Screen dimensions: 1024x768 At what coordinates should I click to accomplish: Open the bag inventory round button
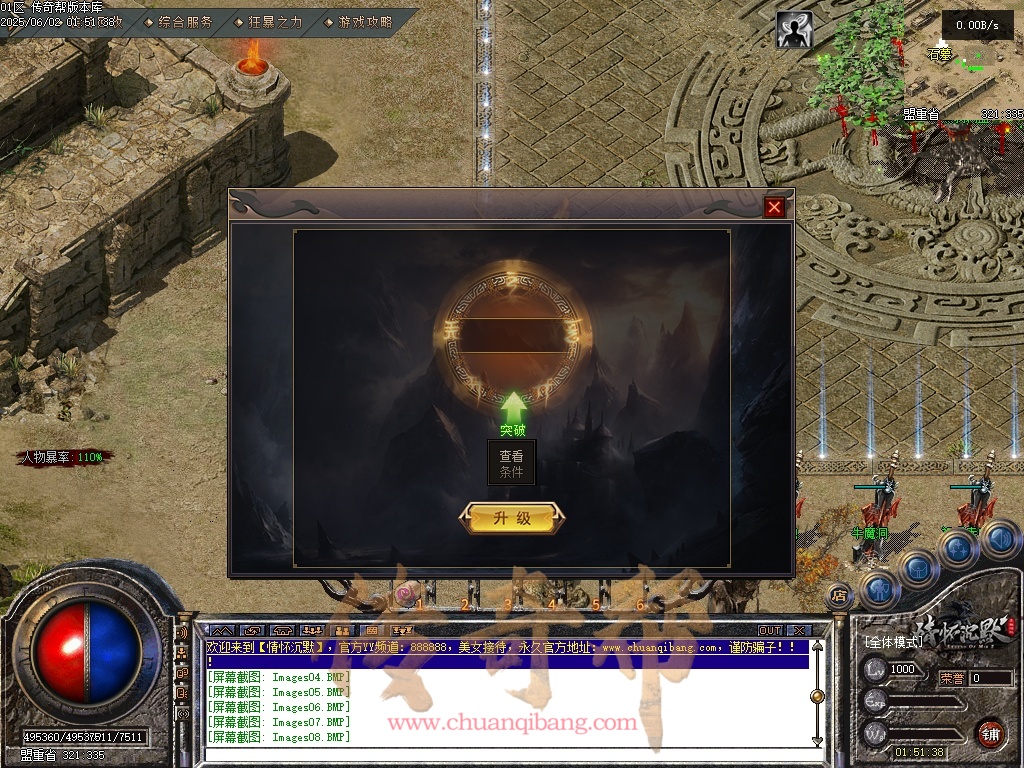tap(918, 567)
